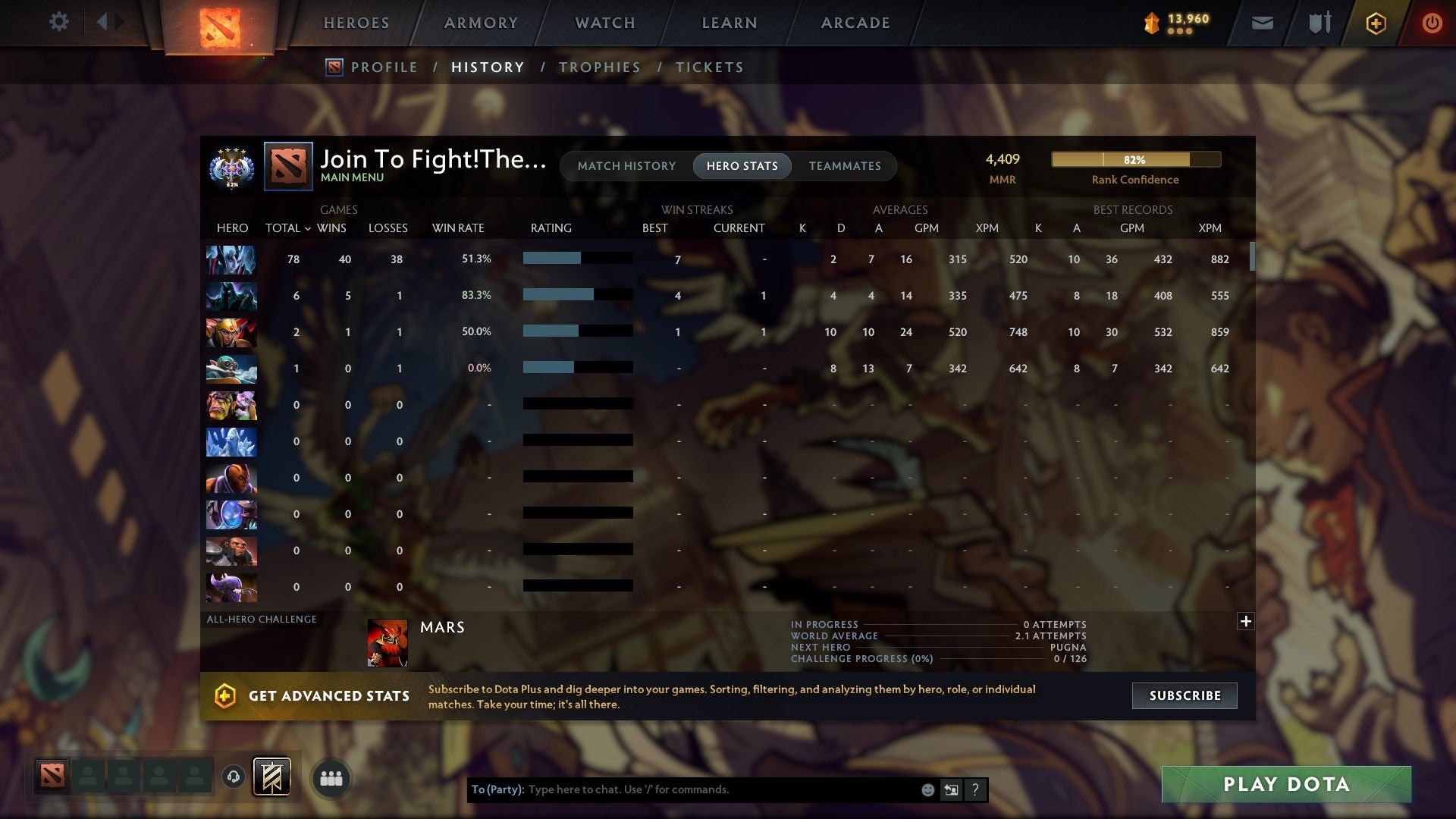Screen dimensions: 1456x819
Task: Open the settings gear icon
Action: (59, 22)
